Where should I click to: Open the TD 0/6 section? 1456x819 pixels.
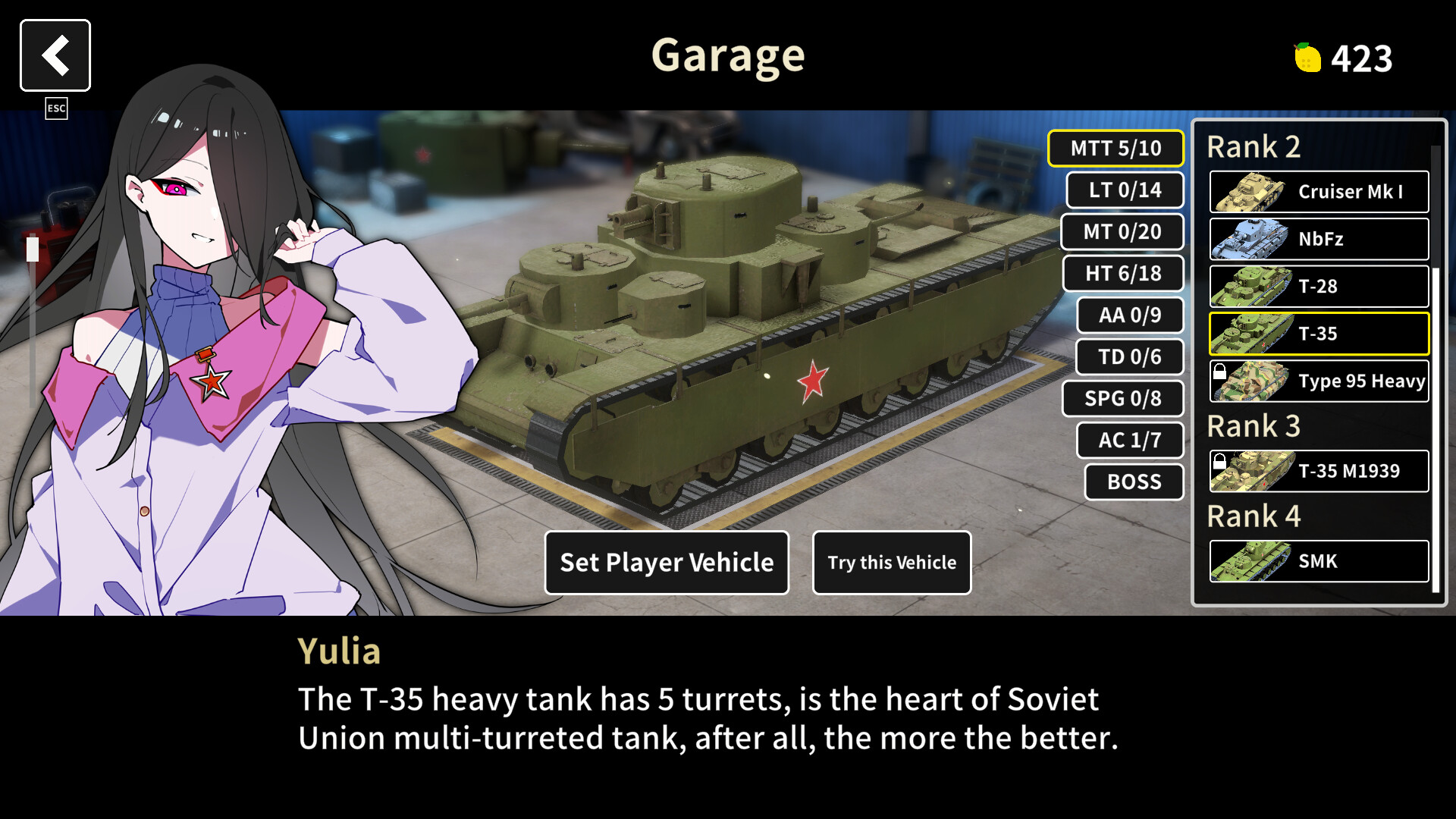point(1128,357)
